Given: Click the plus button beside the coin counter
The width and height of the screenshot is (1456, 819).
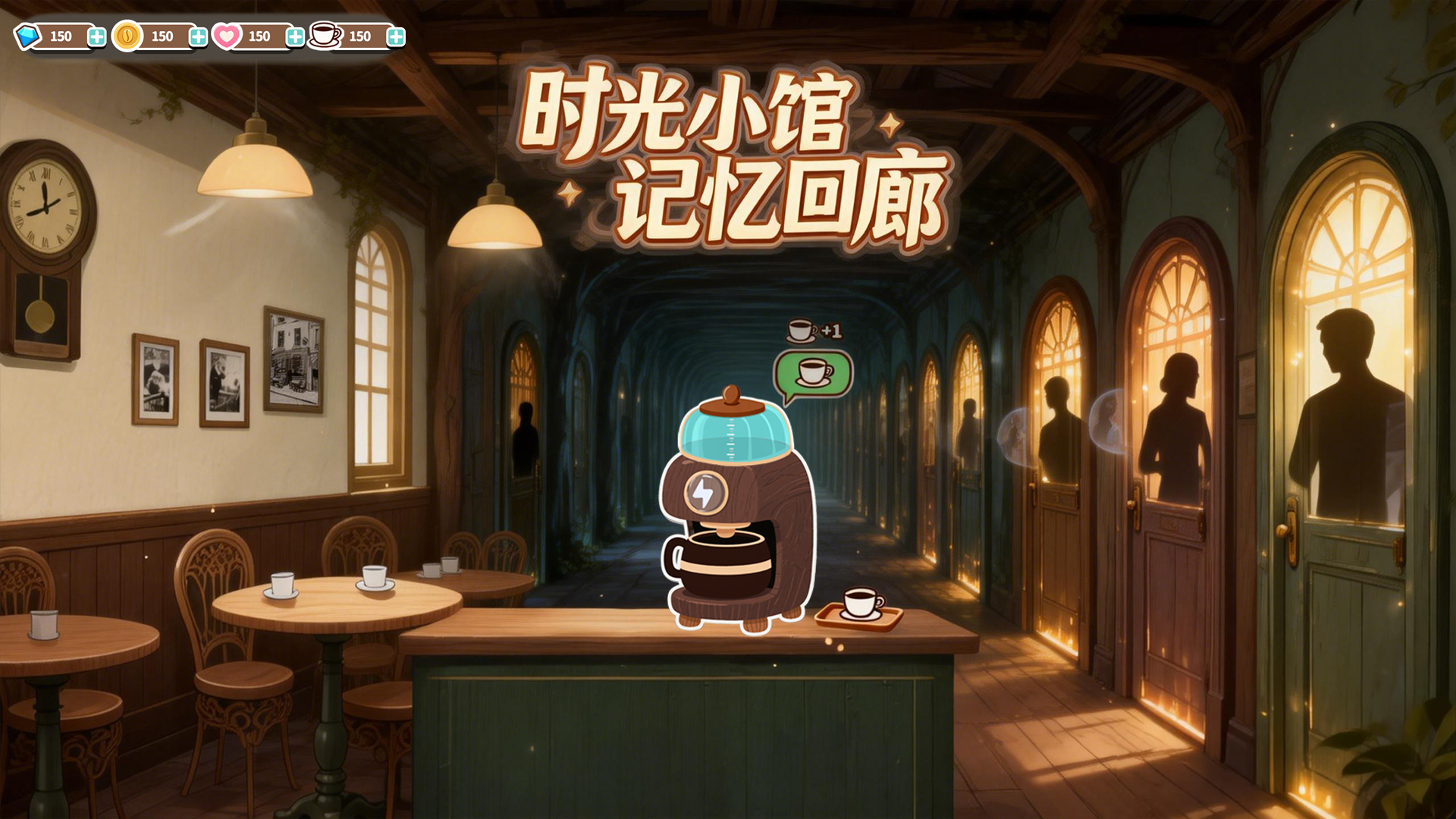Looking at the screenshot, I should point(197,36).
